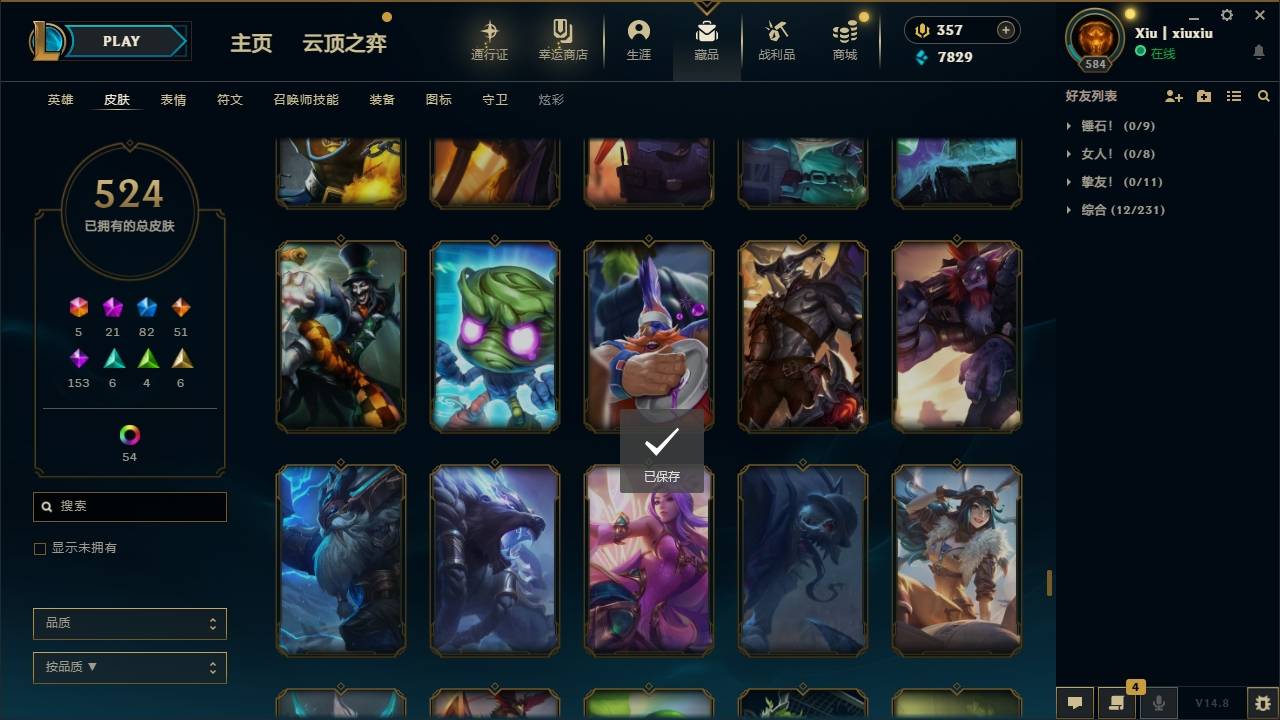Open the 商城 (store) section
Image resolution: width=1280 pixels, height=720 pixels.
point(843,40)
